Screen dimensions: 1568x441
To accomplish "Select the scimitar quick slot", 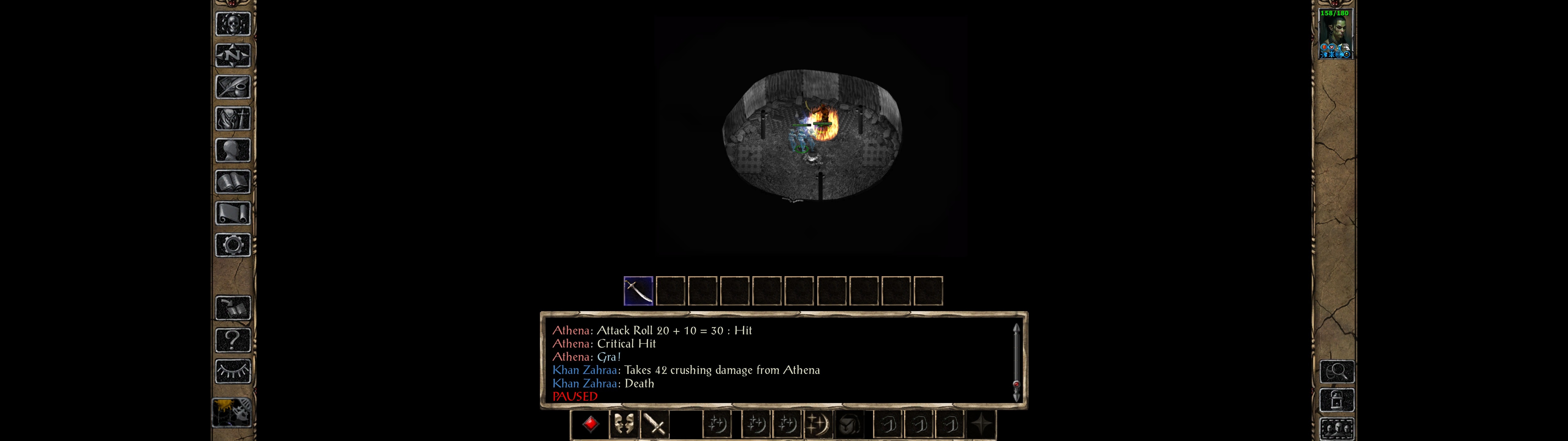I will tap(638, 291).
